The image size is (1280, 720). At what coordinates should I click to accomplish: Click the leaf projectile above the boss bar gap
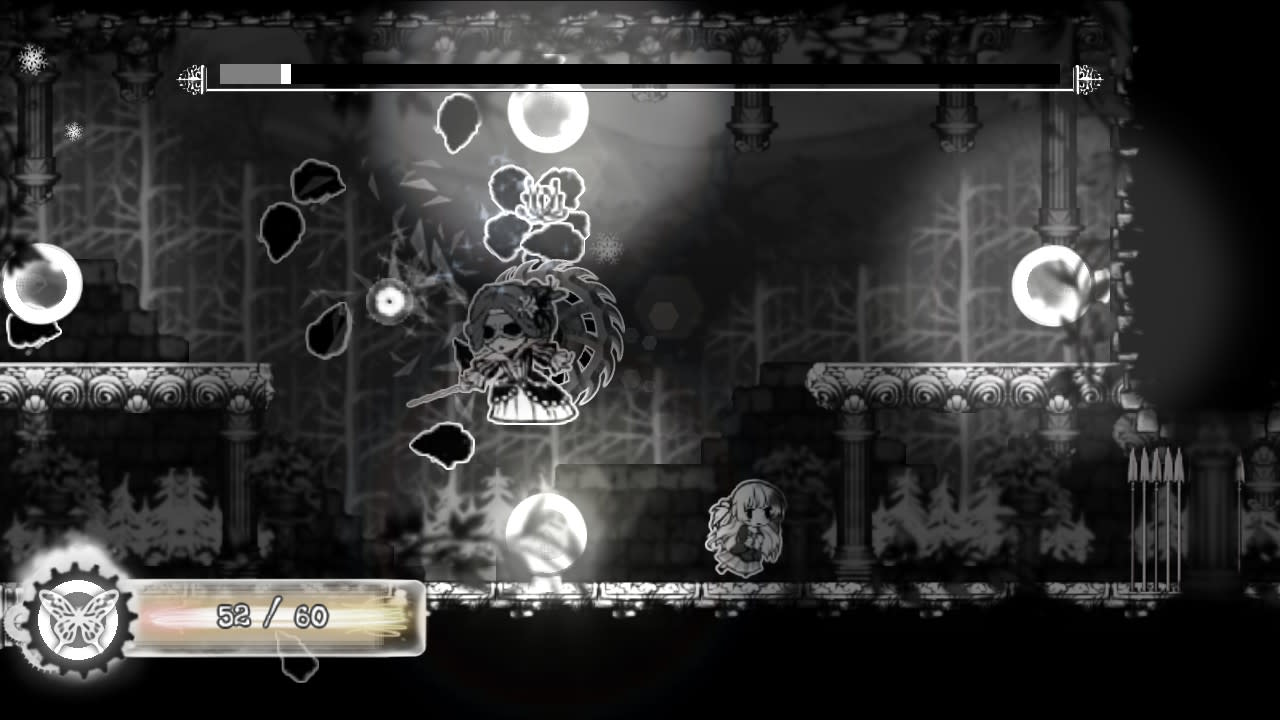tap(457, 121)
